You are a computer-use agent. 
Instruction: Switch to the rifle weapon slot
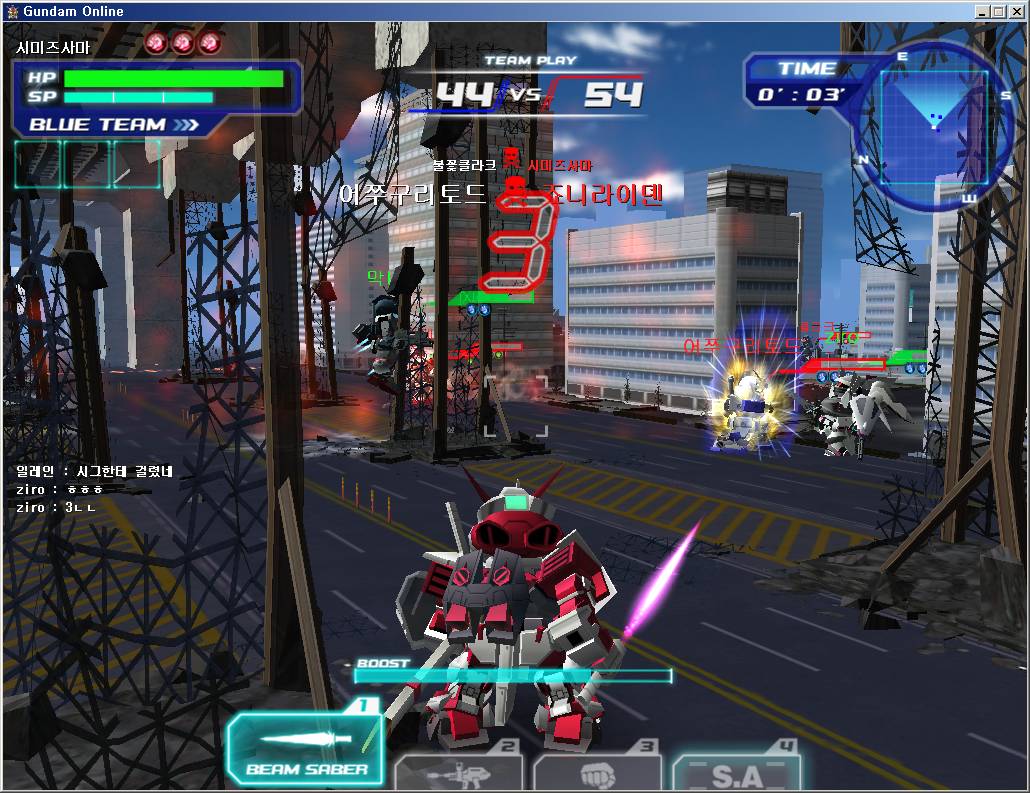pyautogui.click(x=459, y=774)
